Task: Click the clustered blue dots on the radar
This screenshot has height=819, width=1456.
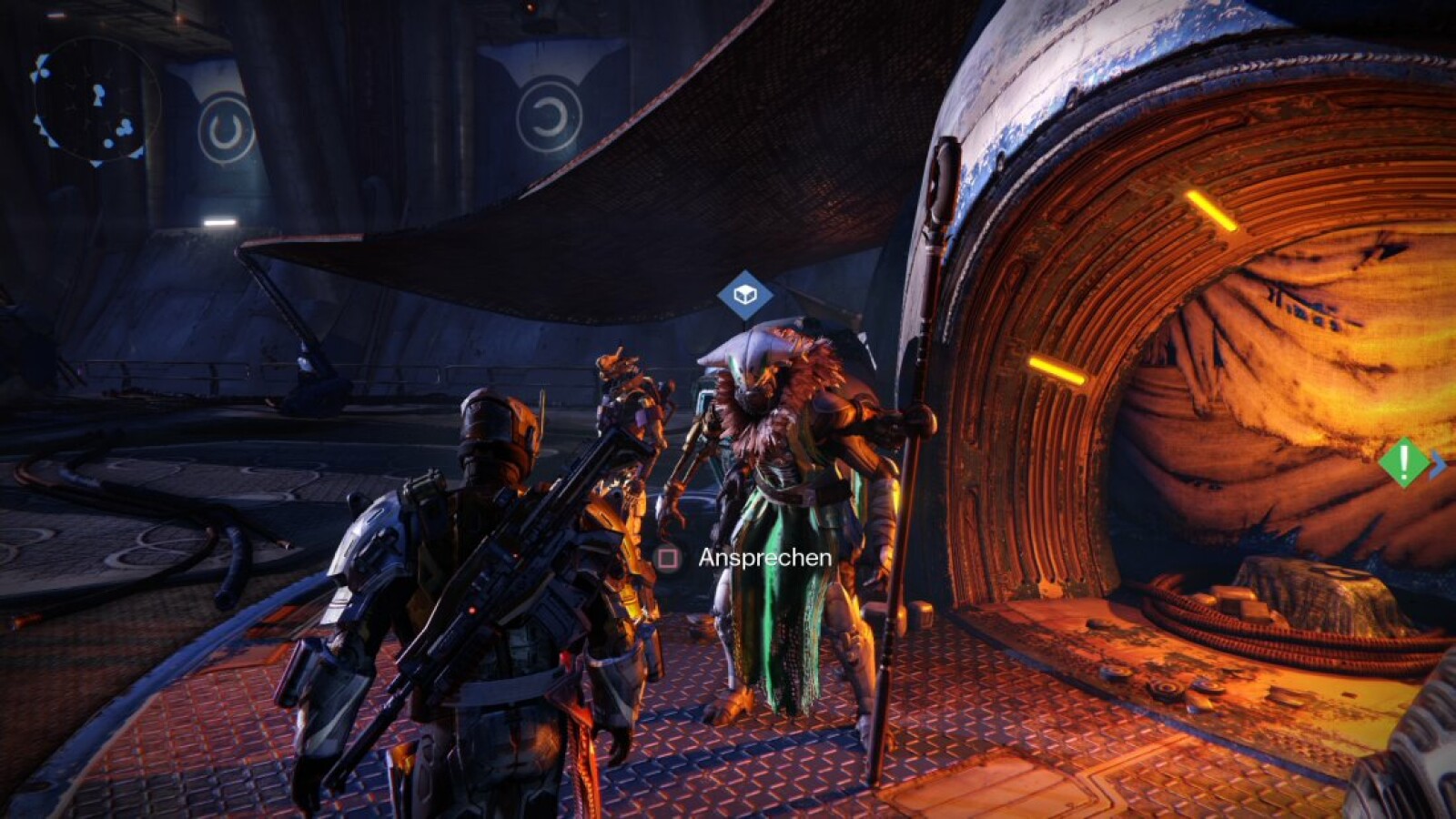Action: [x=126, y=127]
